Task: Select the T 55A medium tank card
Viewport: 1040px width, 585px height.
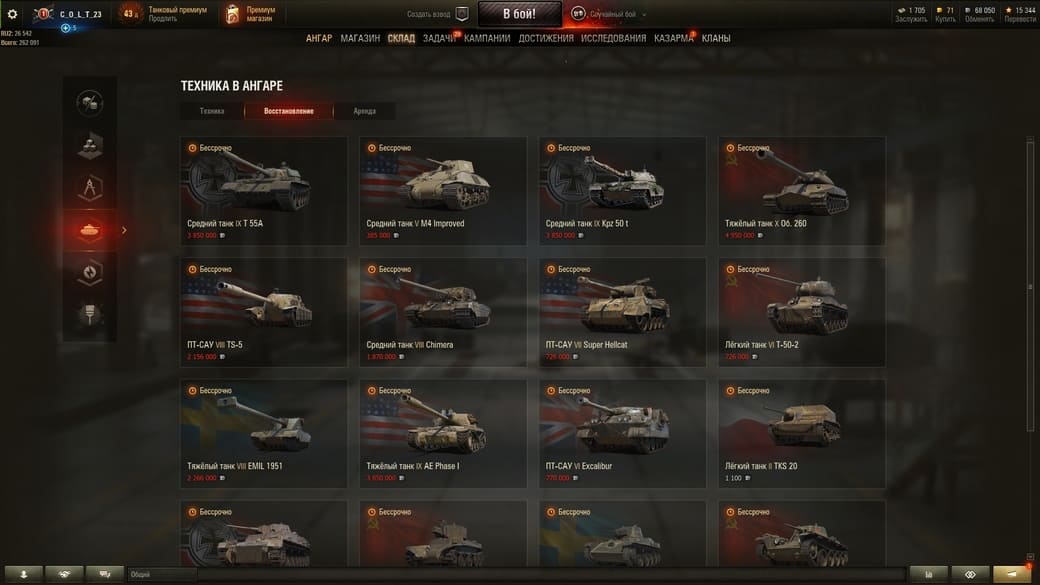Action: 264,190
